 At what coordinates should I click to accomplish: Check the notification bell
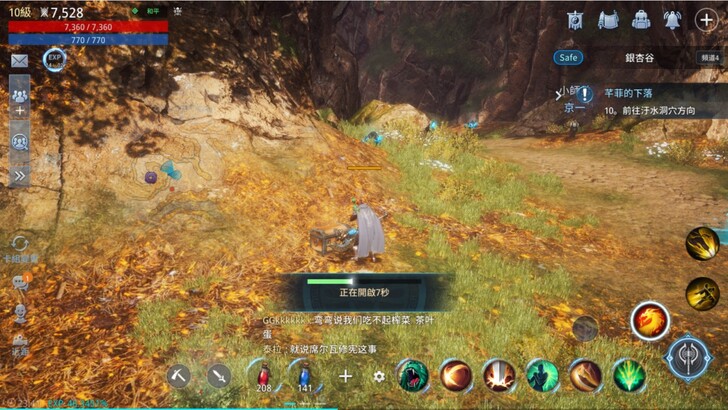point(673,20)
